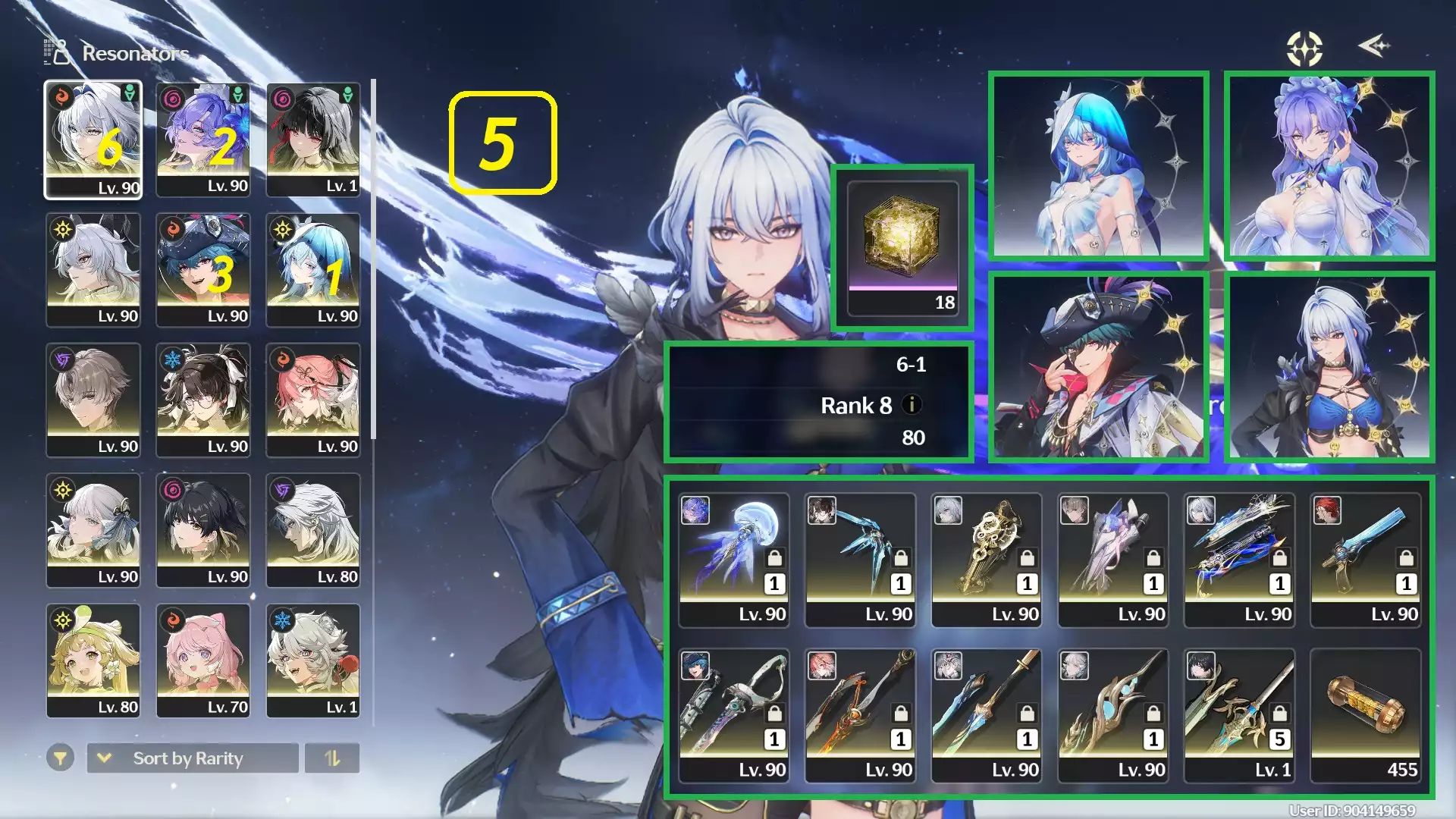
Task: Tap the info icon beside Rank 8
Action: (x=912, y=406)
